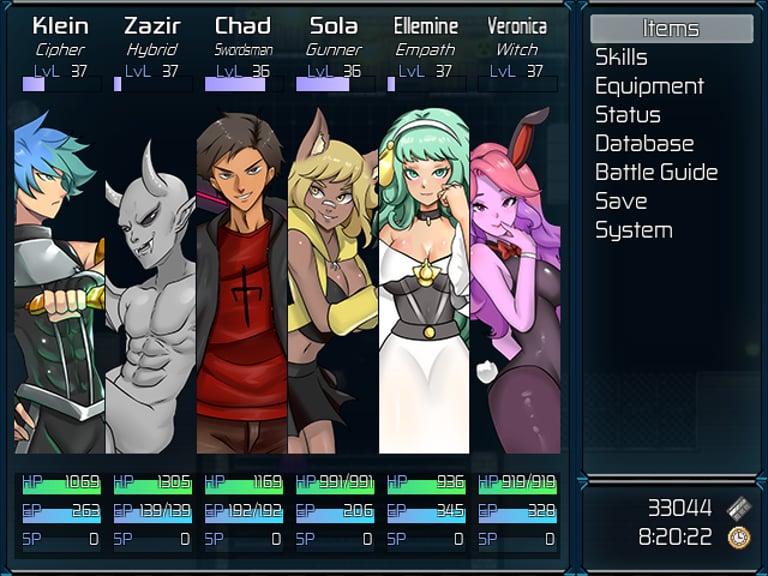
Task: Select Chad the Swordsman
Action: [242, 280]
